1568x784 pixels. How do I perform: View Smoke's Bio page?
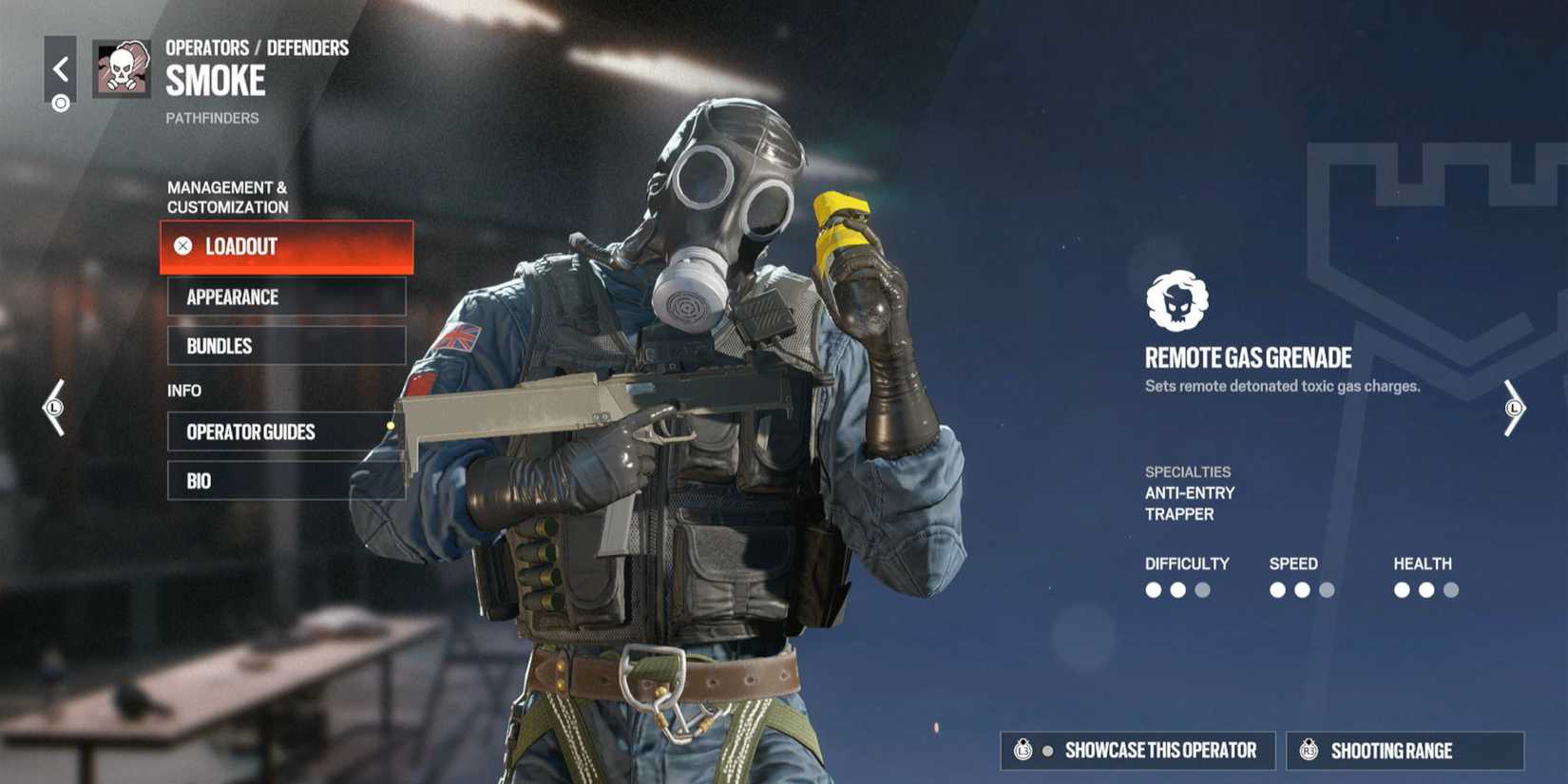pyautogui.click(x=285, y=481)
